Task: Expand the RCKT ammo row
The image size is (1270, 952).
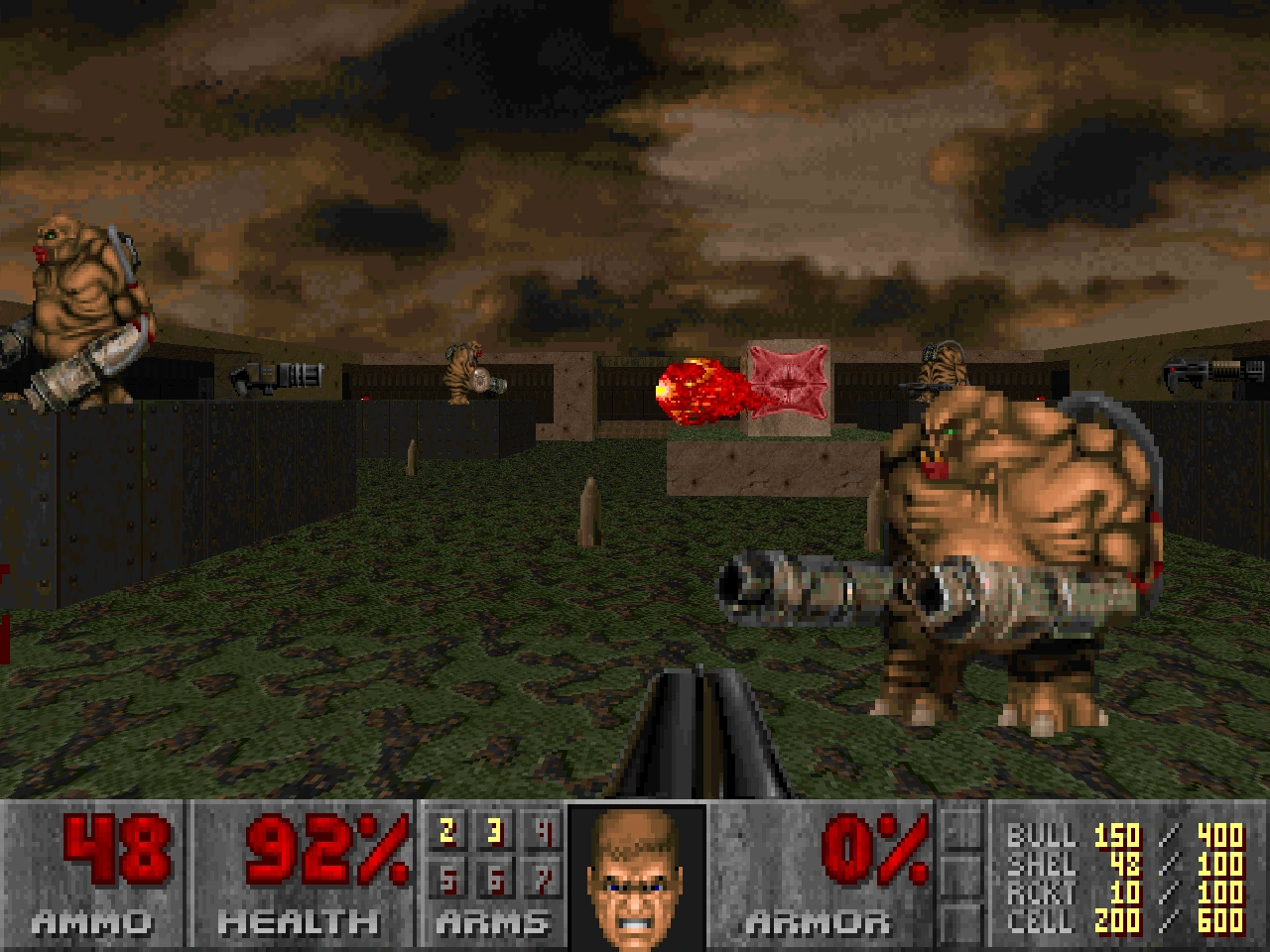Action: coord(1041,892)
